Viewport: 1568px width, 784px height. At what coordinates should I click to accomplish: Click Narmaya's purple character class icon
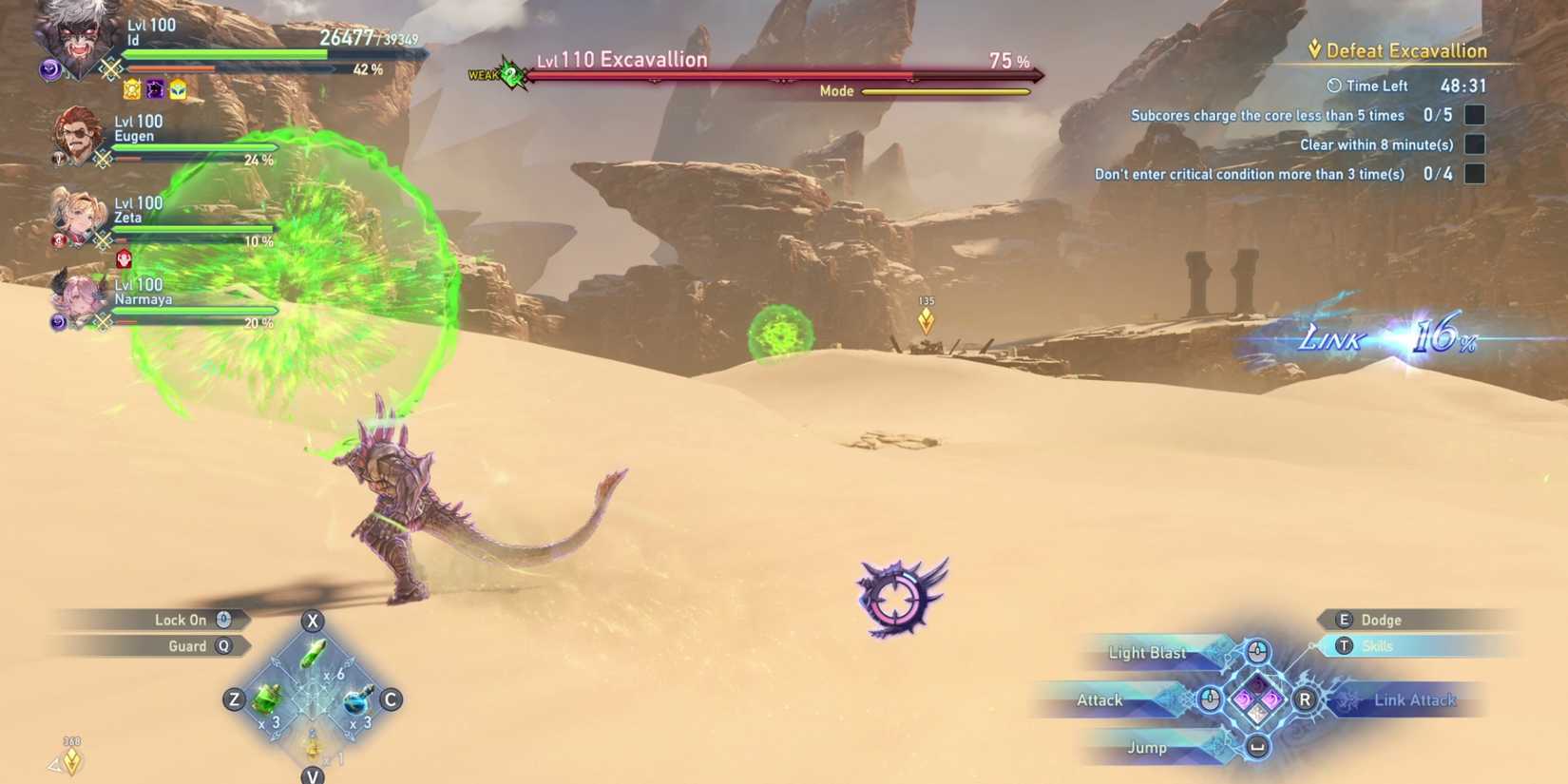coord(57,320)
